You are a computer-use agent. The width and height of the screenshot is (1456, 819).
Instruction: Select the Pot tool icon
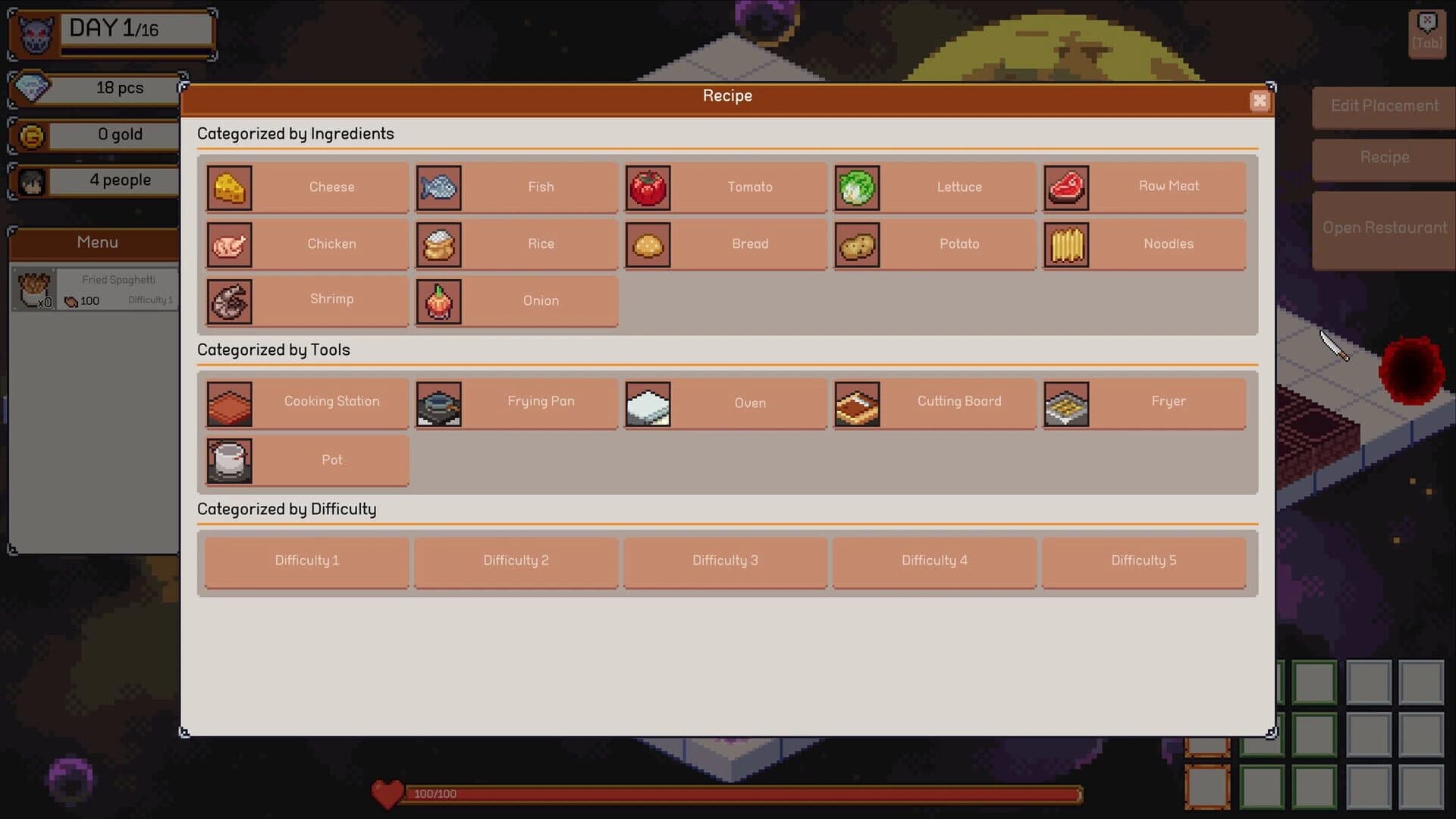point(229,460)
